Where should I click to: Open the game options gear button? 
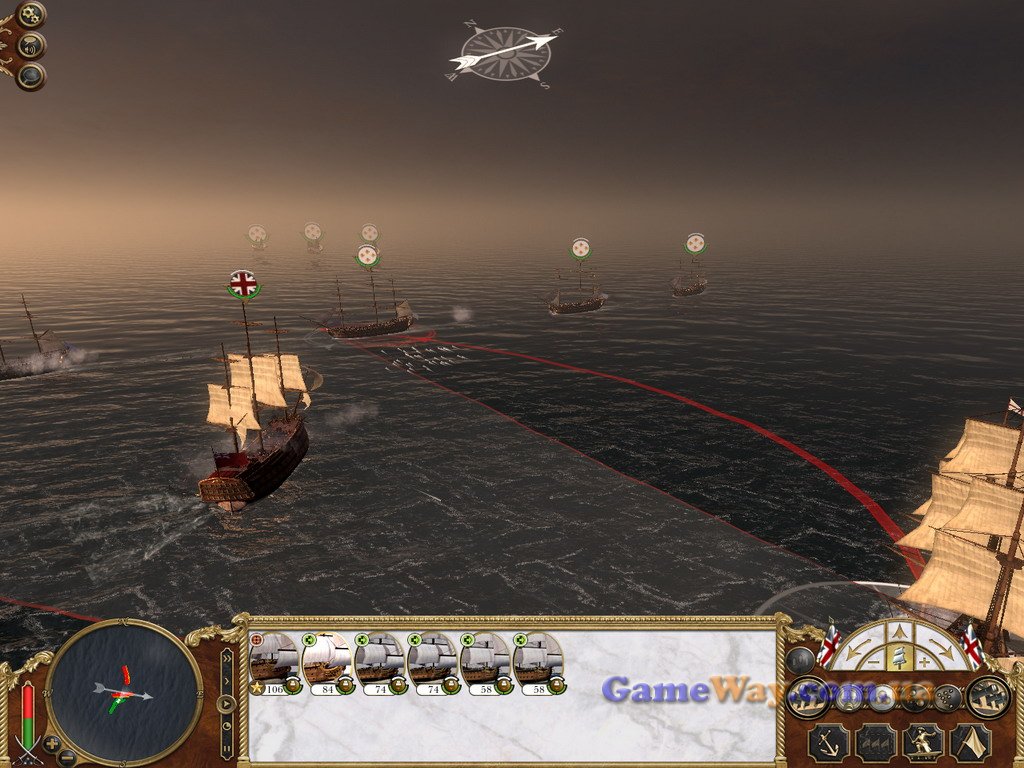pos(31,15)
